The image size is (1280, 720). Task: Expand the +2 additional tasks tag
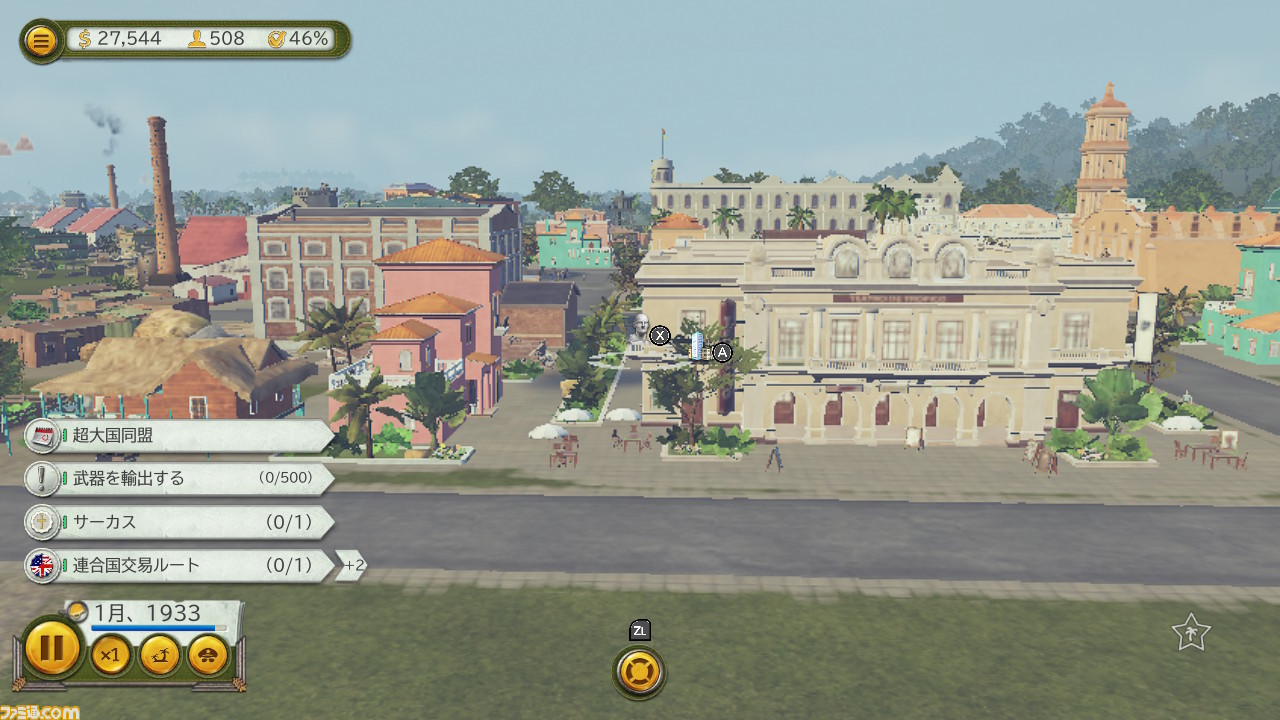click(x=352, y=566)
